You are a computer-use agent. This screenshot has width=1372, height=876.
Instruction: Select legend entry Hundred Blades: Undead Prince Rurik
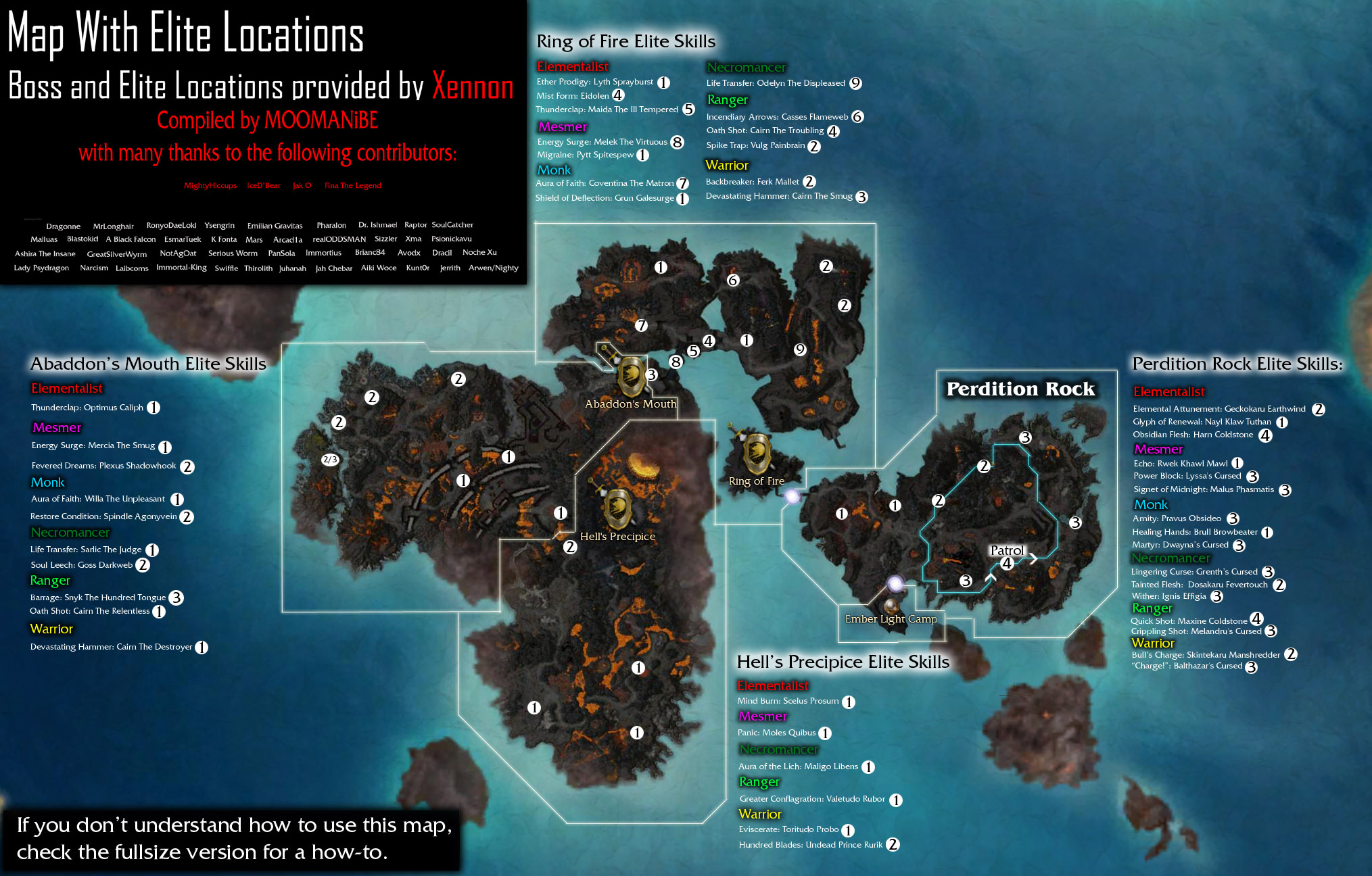[x=811, y=845]
